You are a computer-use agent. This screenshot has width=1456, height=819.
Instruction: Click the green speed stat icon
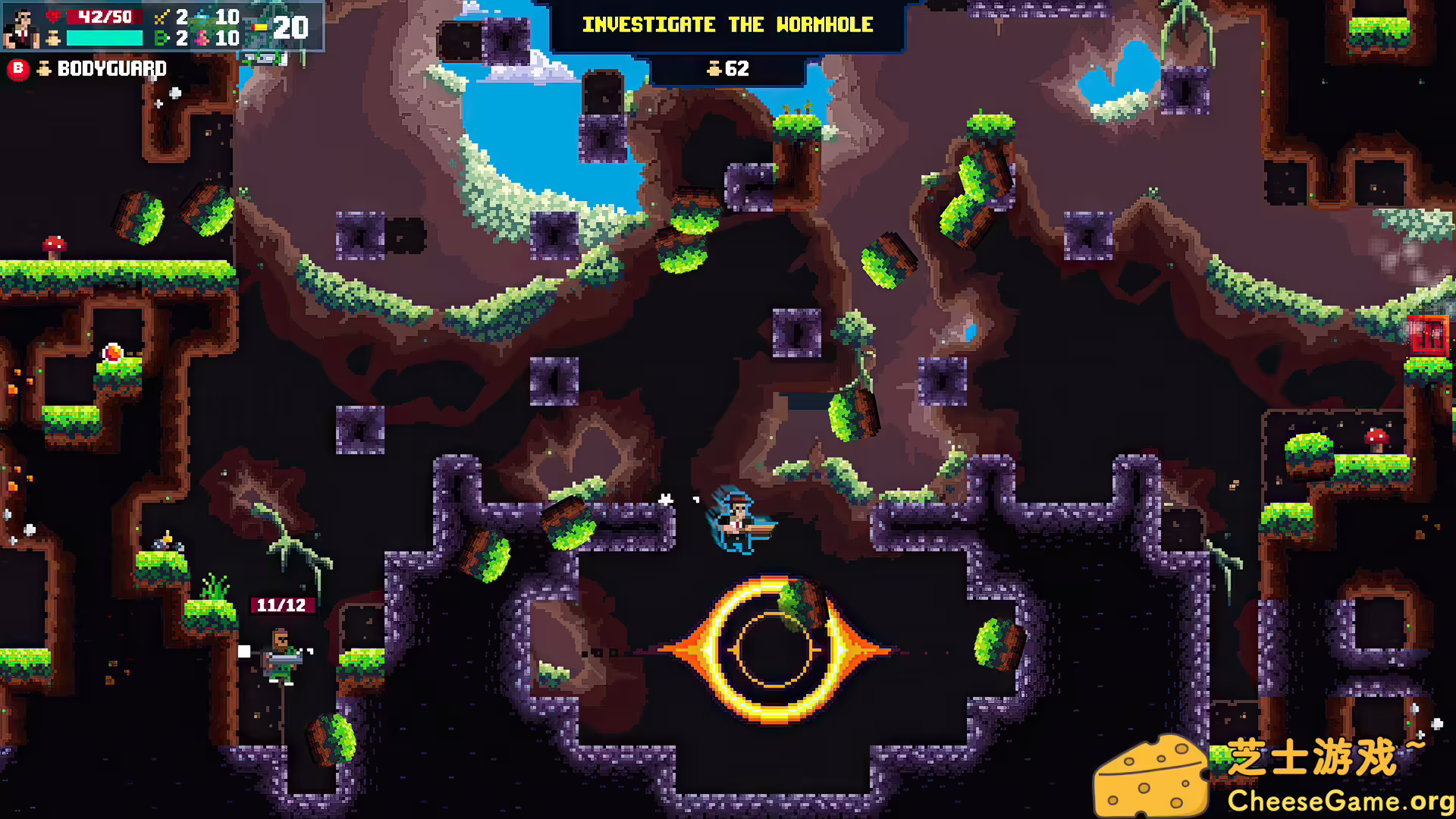[161, 38]
